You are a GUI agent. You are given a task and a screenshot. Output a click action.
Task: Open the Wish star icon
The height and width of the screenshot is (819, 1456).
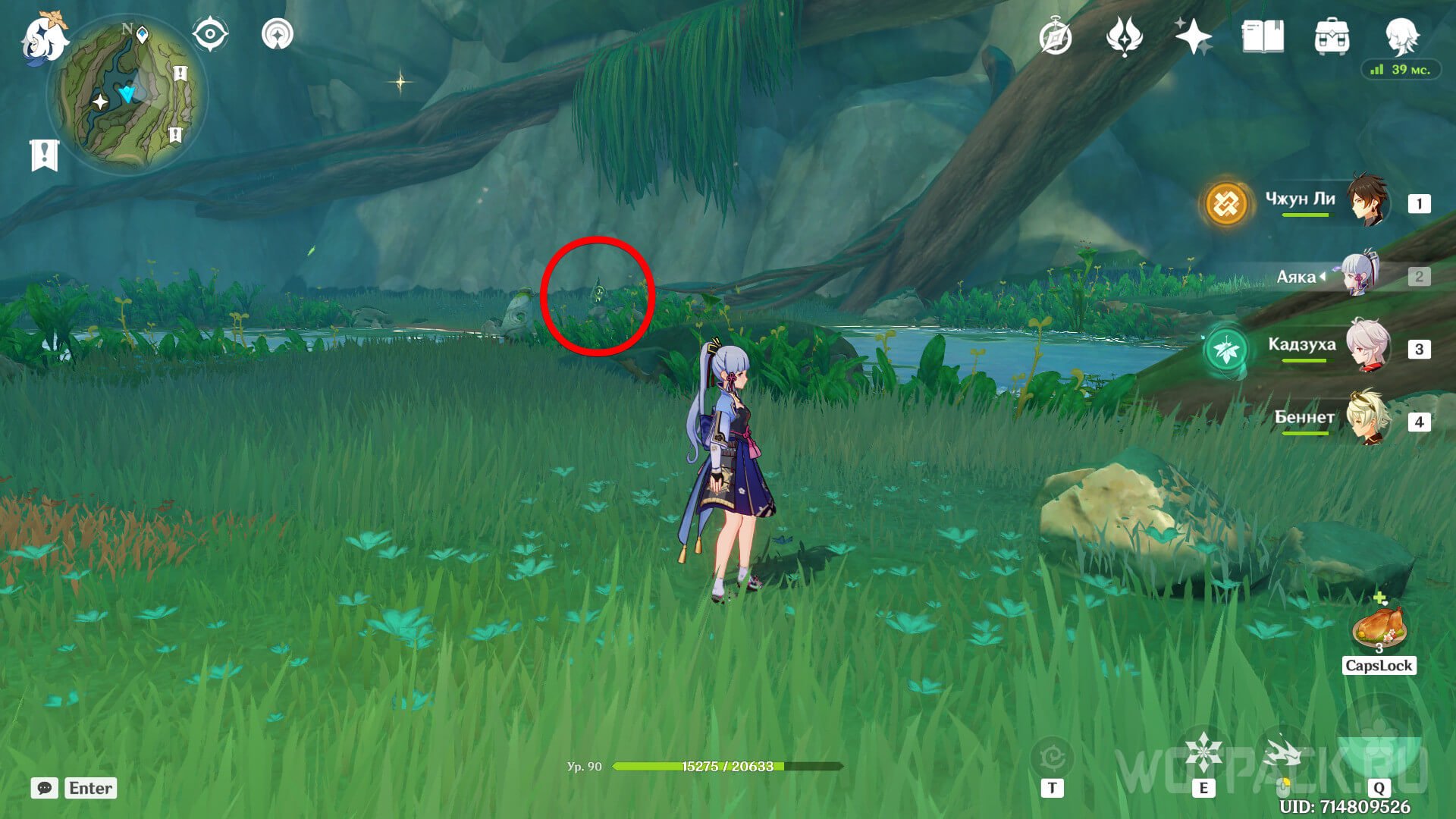click(x=1193, y=36)
